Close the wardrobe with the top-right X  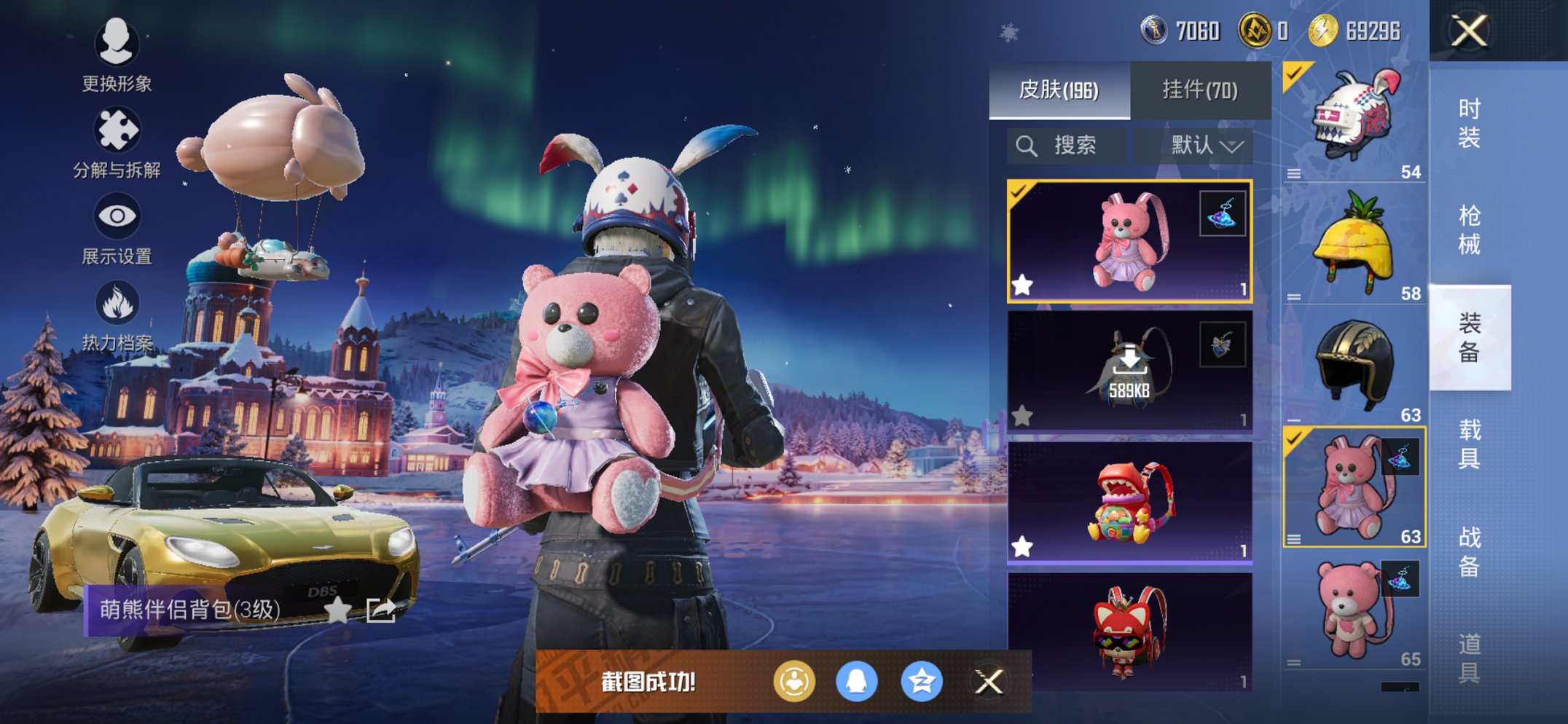(1469, 31)
